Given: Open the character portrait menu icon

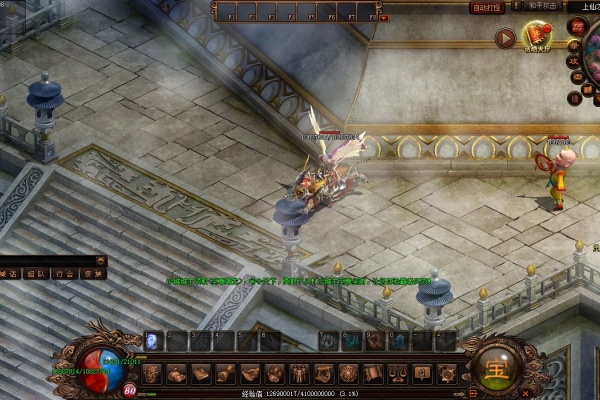Looking at the screenshot, I should tap(152, 374).
